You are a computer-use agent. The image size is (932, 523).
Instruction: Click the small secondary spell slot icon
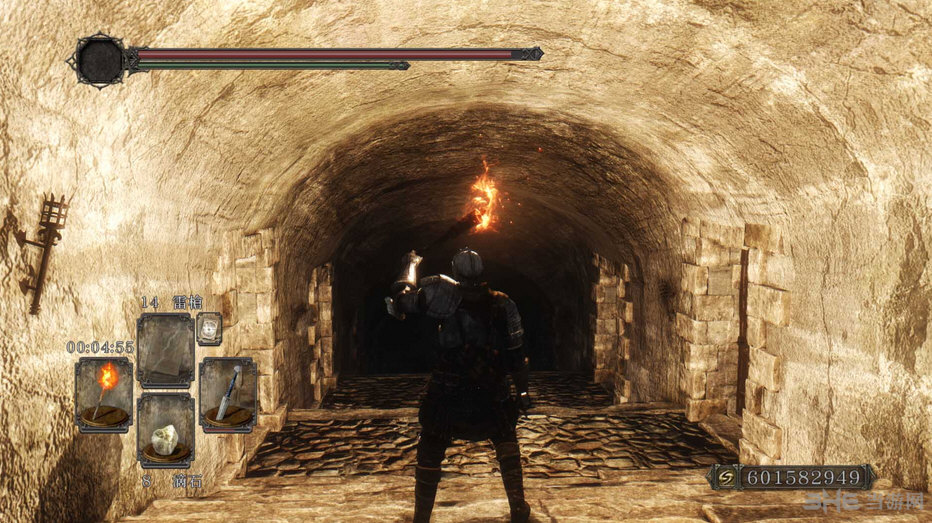coord(209,328)
